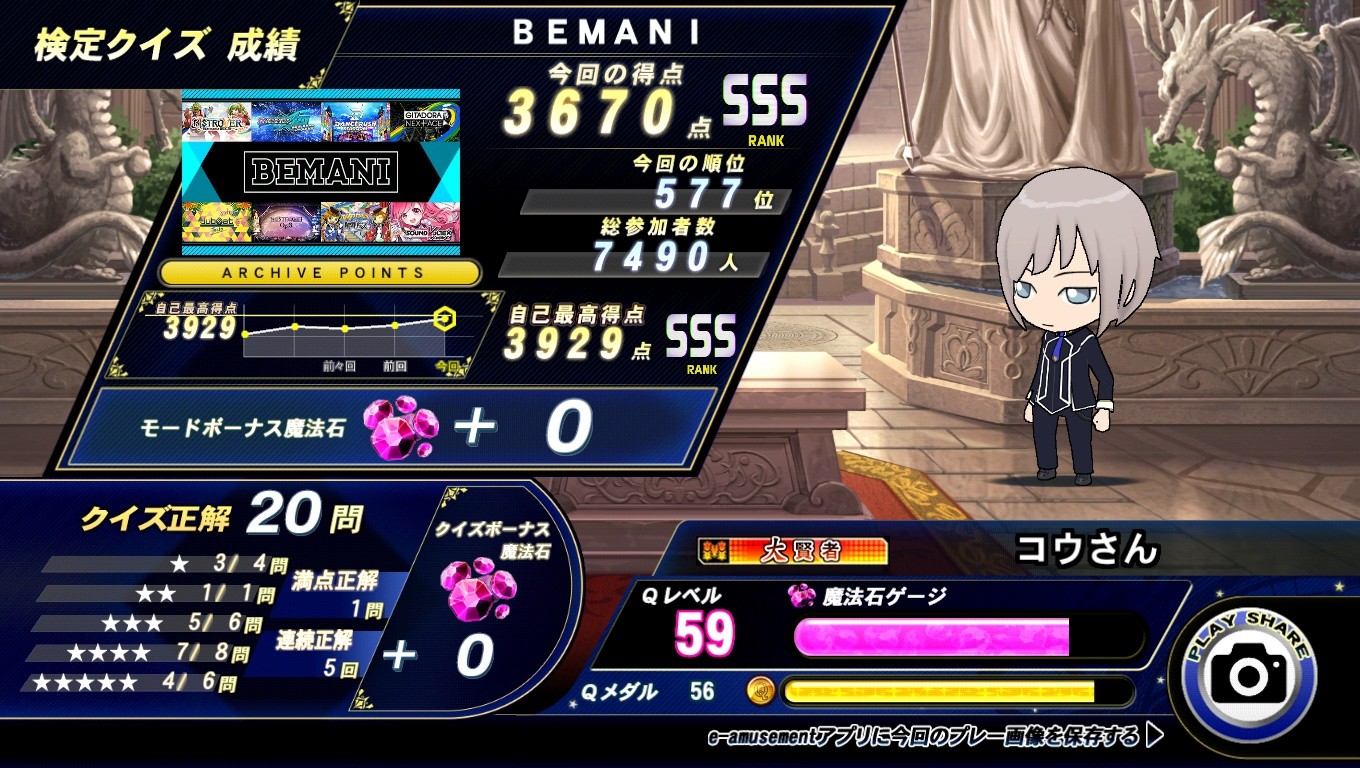Open the BEMANI quiz category thumbnail
The height and width of the screenshot is (768, 1360).
pos(320,171)
